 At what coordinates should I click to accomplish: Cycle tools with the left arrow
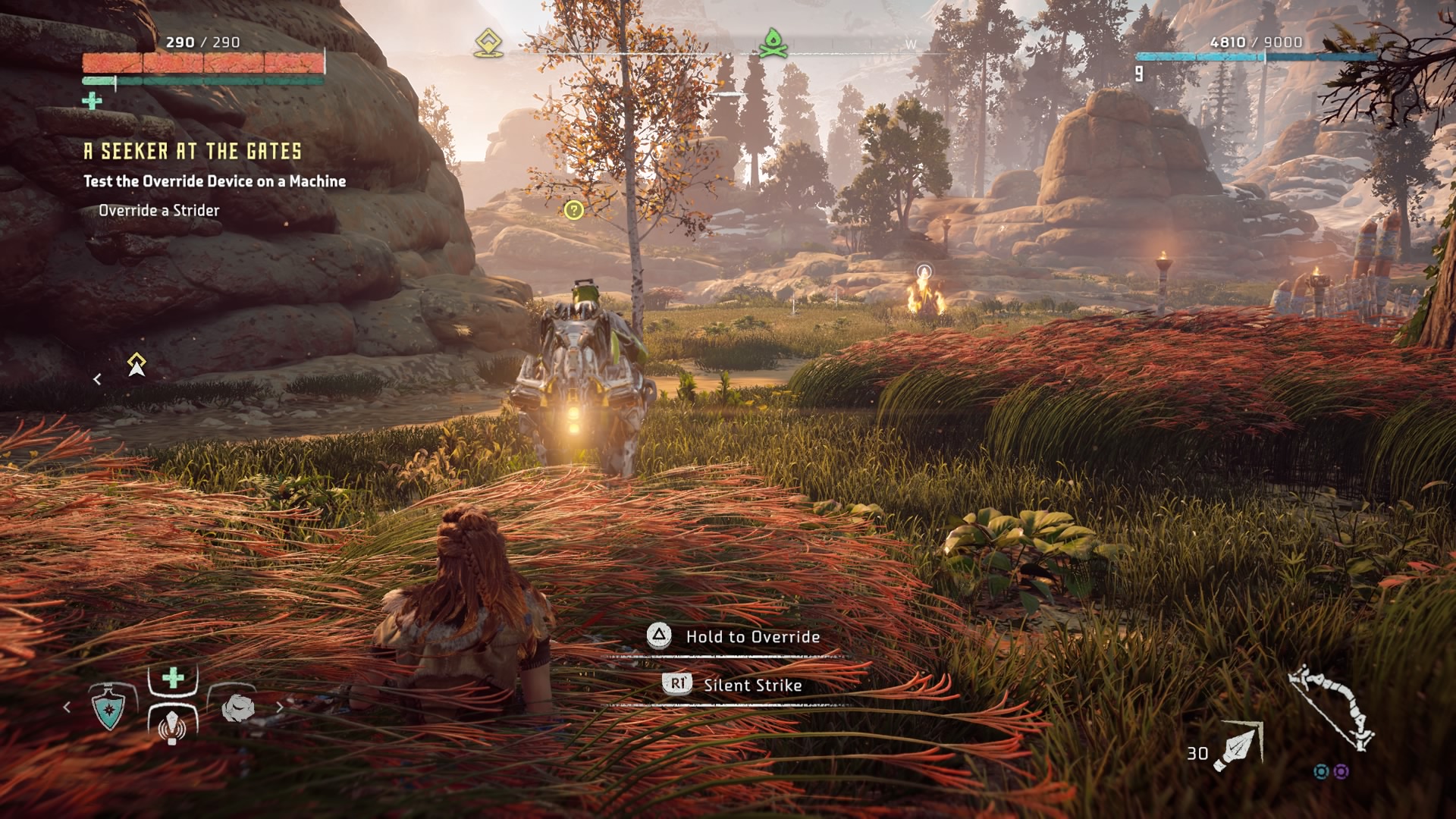(x=67, y=708)
